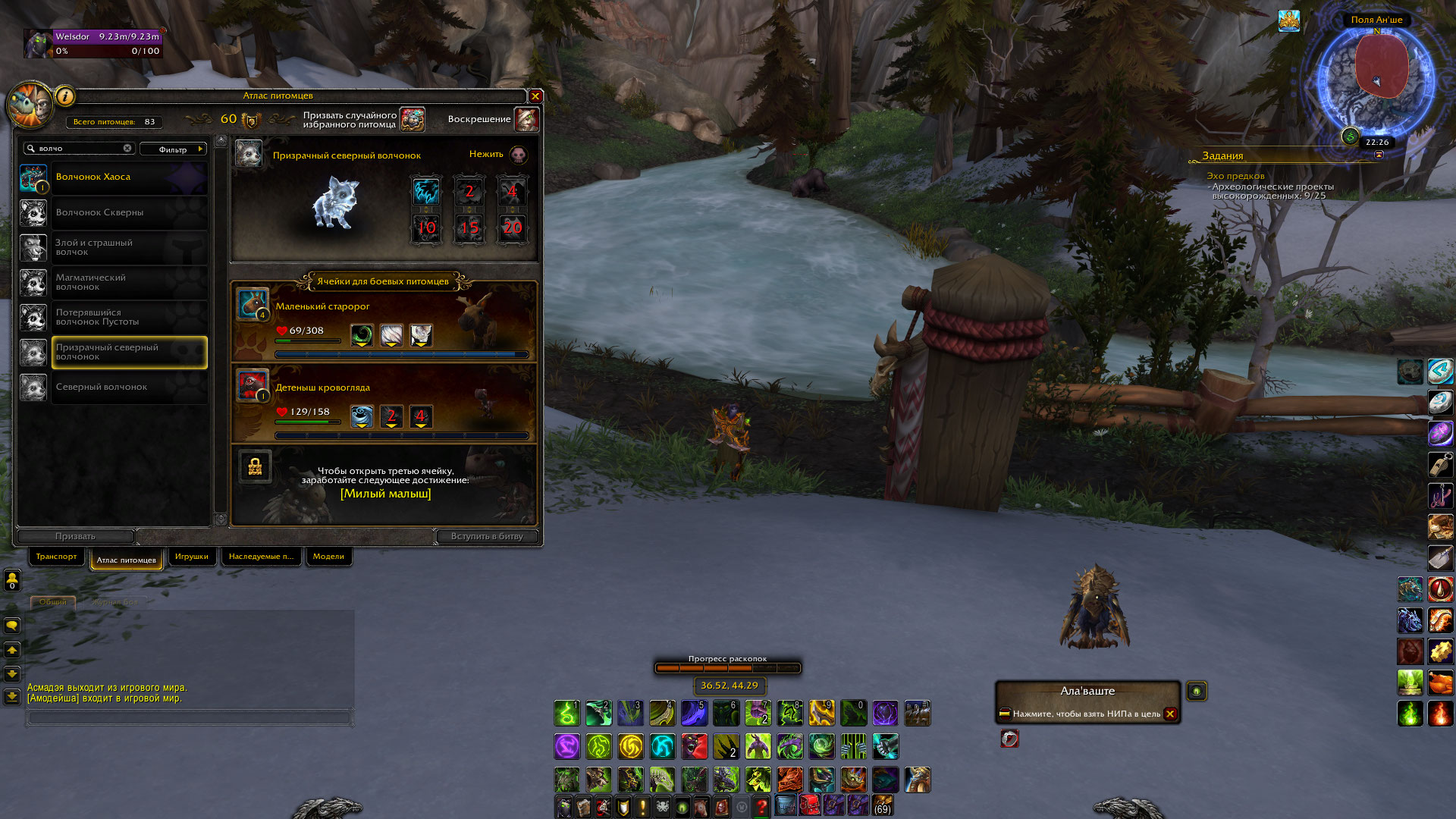
Task: Clear the pet search text
Action: click(x=127, y=149)
